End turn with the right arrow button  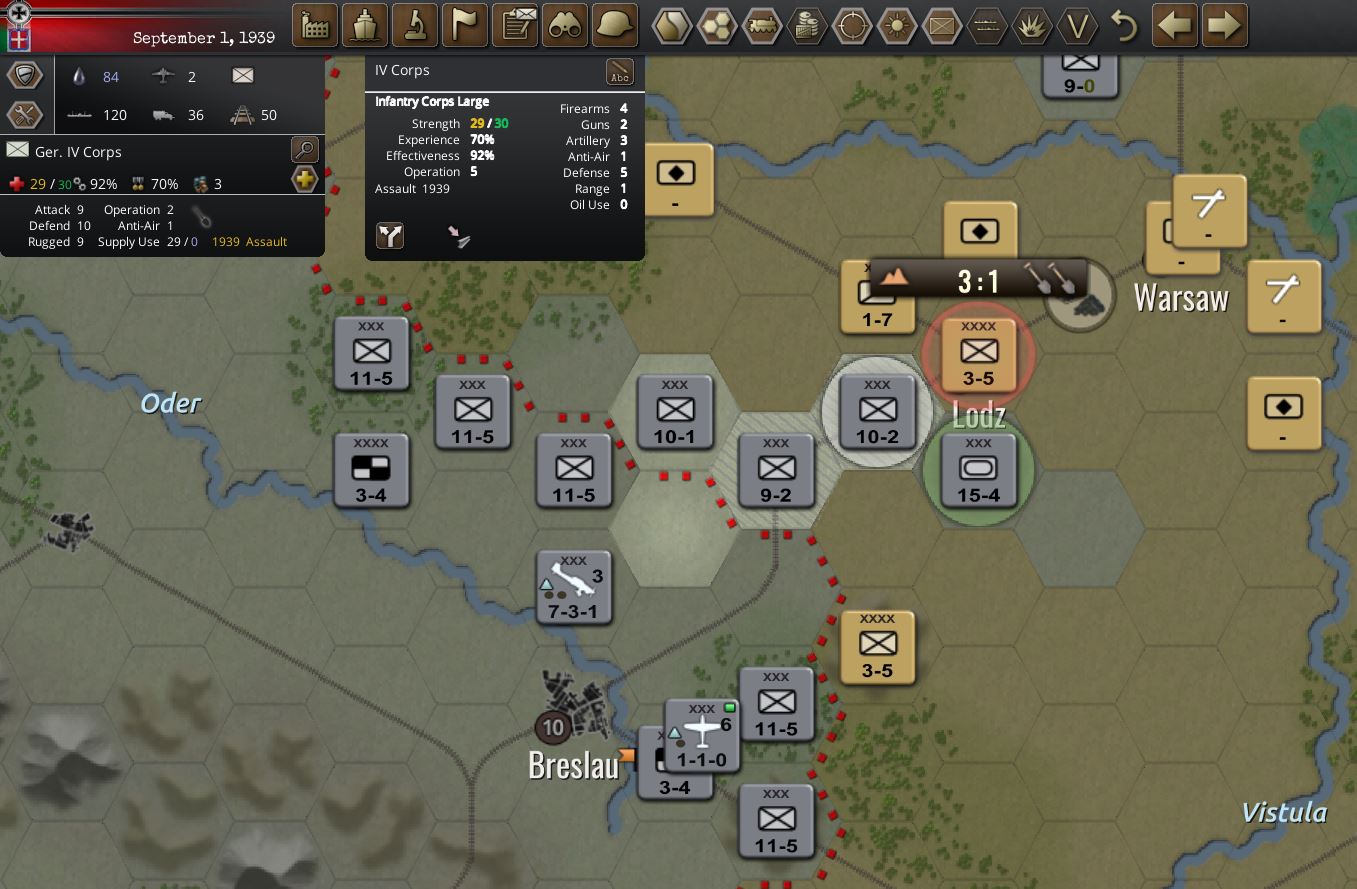tap(1225, 24)
